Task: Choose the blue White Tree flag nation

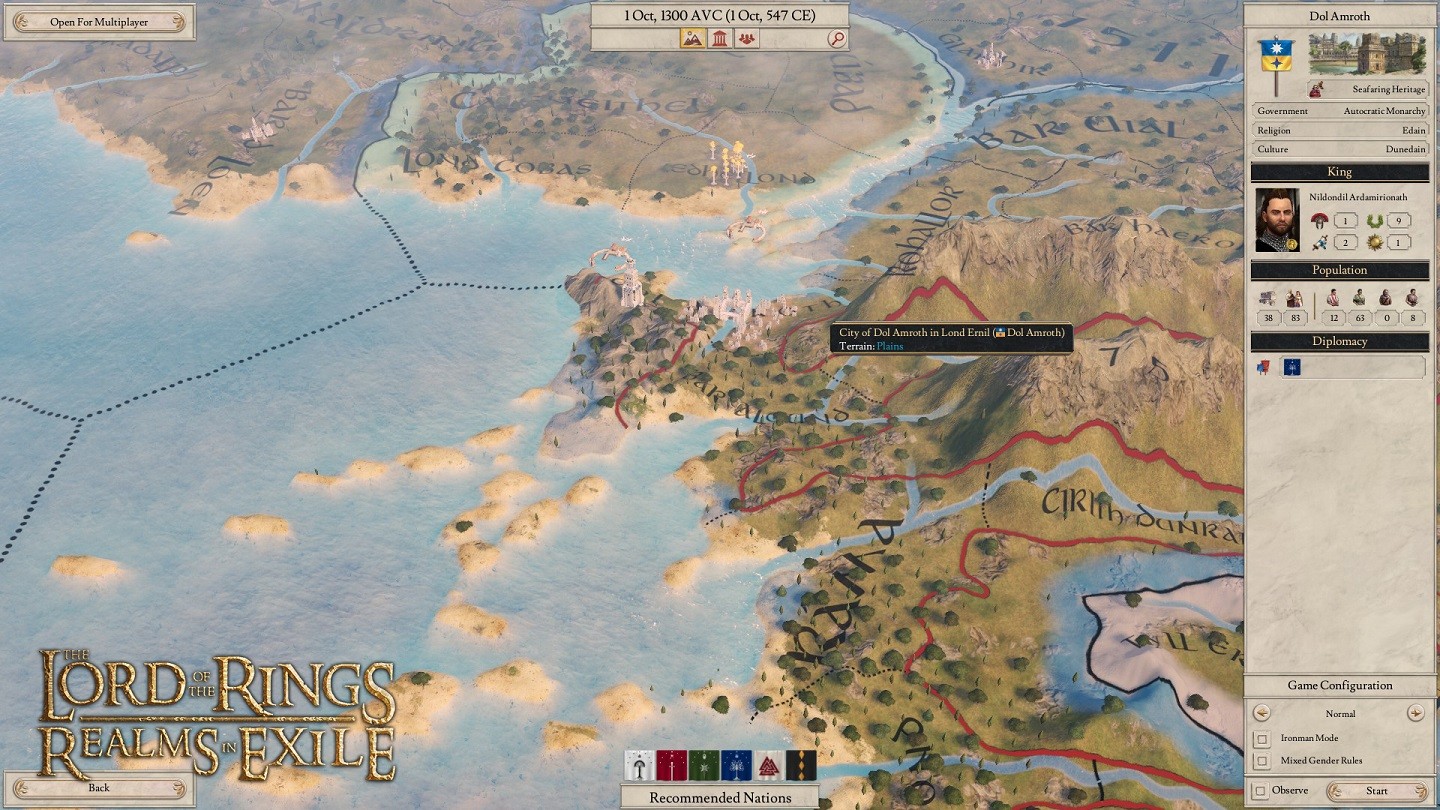Action: 736,766
